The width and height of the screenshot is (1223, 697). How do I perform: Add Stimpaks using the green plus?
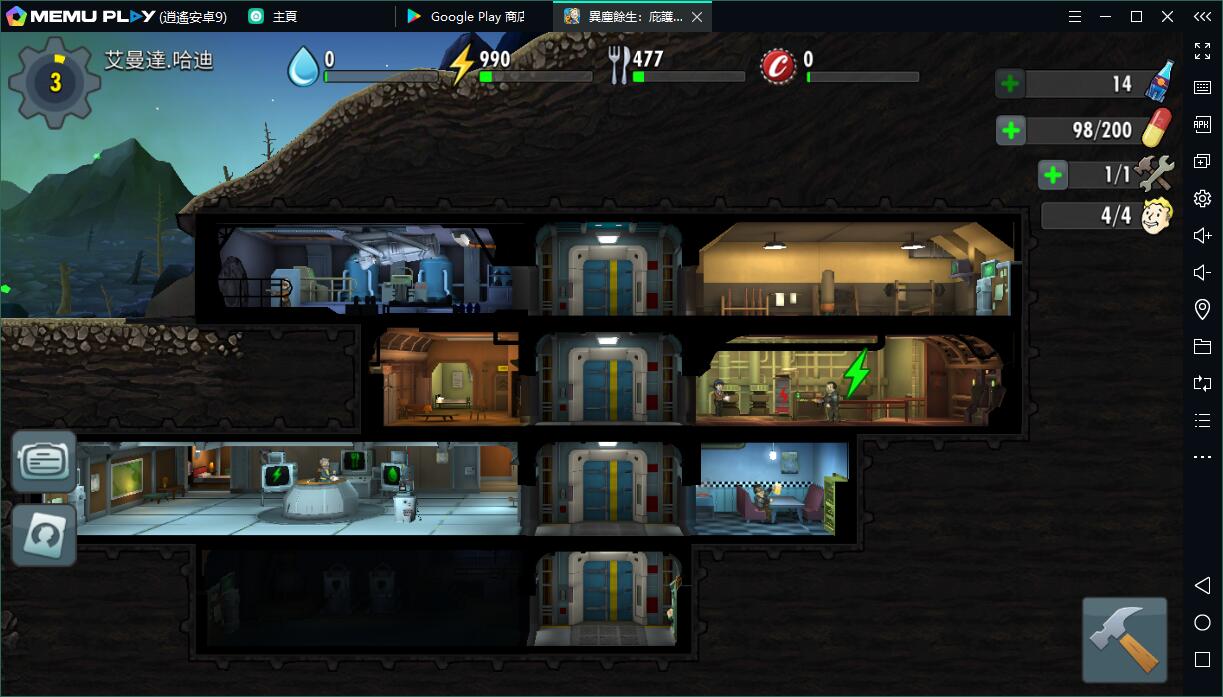[x=1011, y=130]
